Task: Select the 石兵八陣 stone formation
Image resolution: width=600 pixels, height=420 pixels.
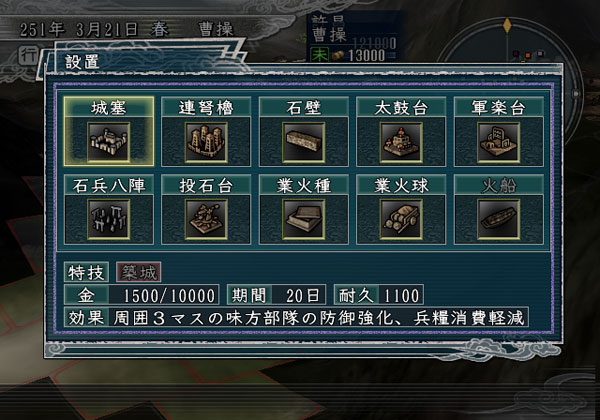Action: (x=109, y=209)
